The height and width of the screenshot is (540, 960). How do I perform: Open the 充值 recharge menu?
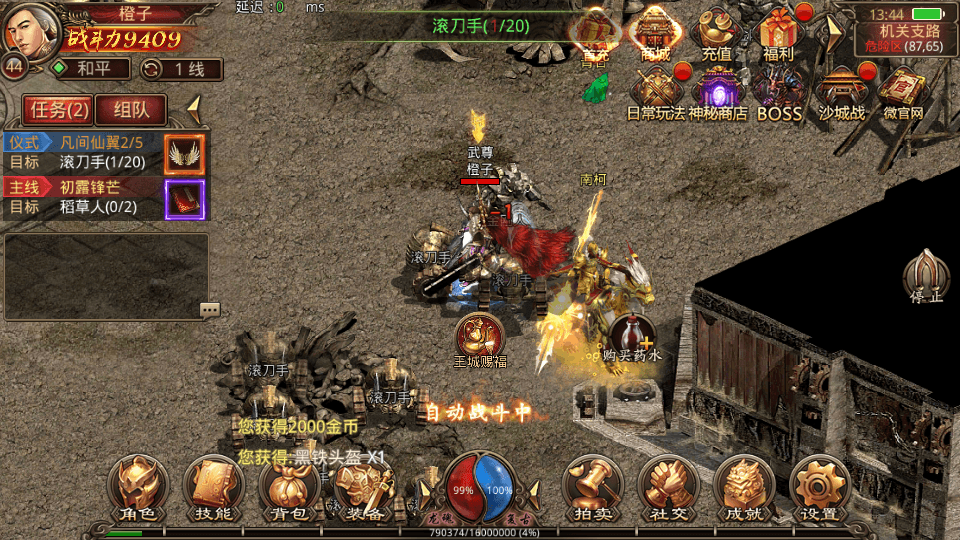pyautogui.click(x=716, y=34)
